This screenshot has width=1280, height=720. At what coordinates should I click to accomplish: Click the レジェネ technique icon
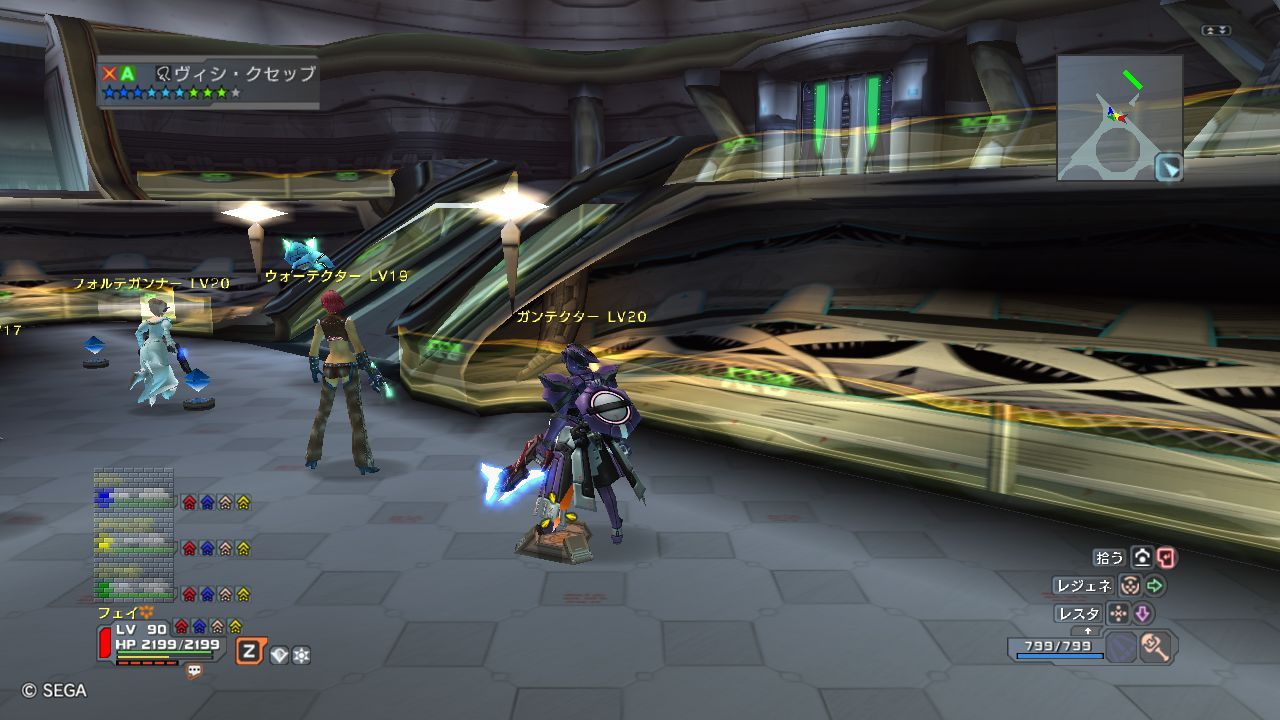point(1130,586)
